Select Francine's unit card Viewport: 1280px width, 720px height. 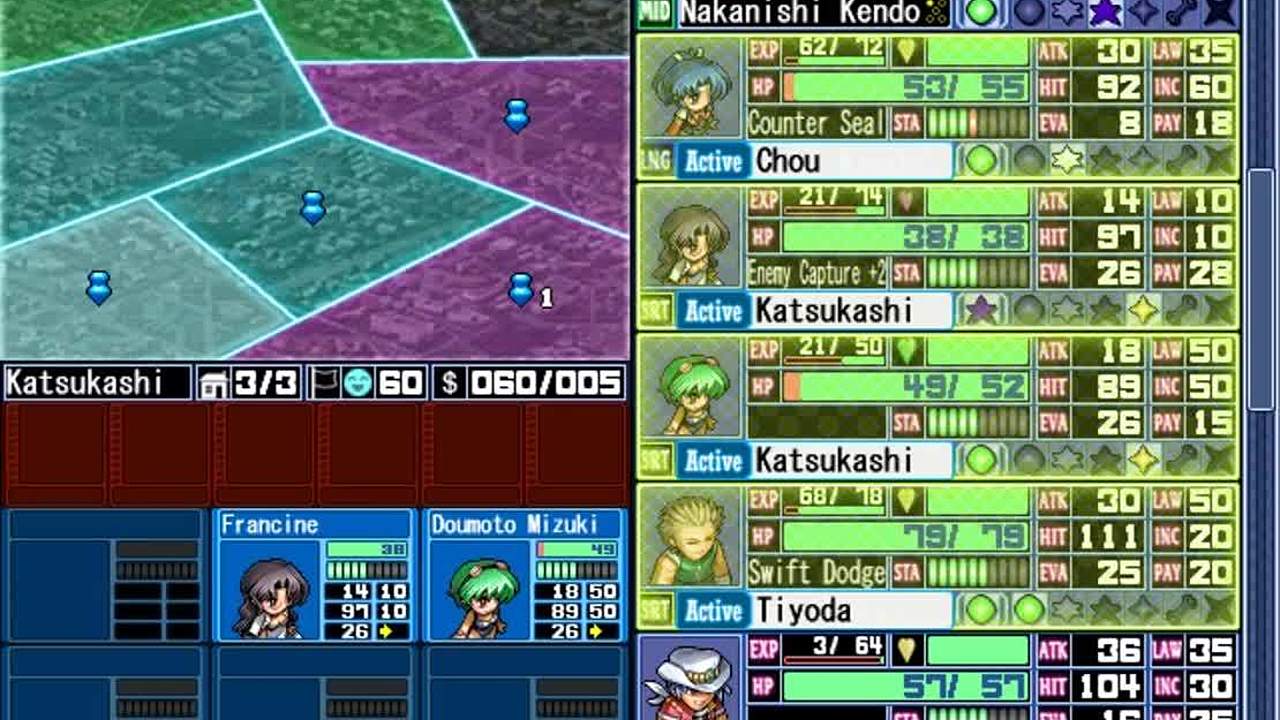(313, 575)
